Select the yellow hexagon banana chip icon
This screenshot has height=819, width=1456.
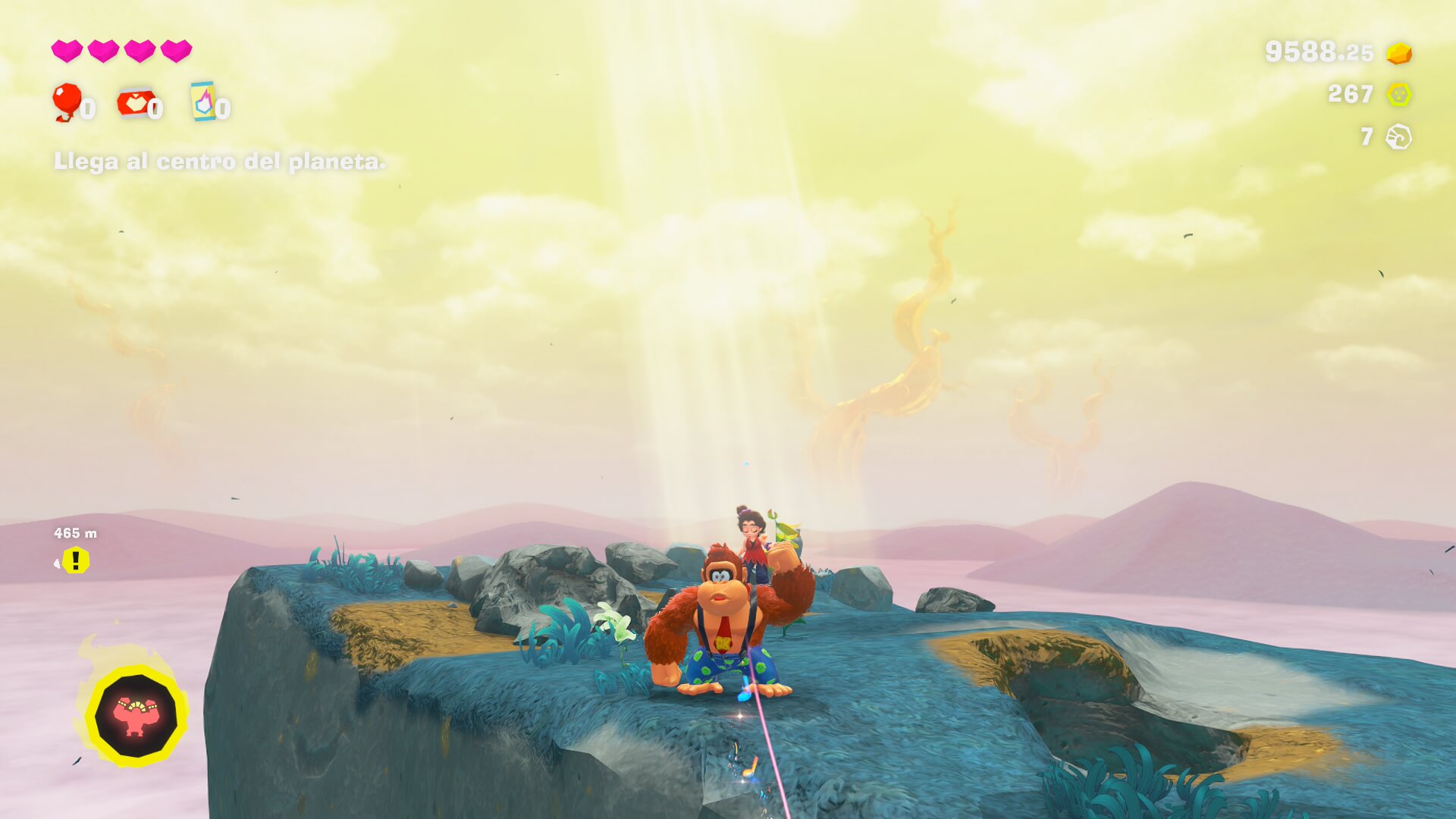click(1399, 95)
